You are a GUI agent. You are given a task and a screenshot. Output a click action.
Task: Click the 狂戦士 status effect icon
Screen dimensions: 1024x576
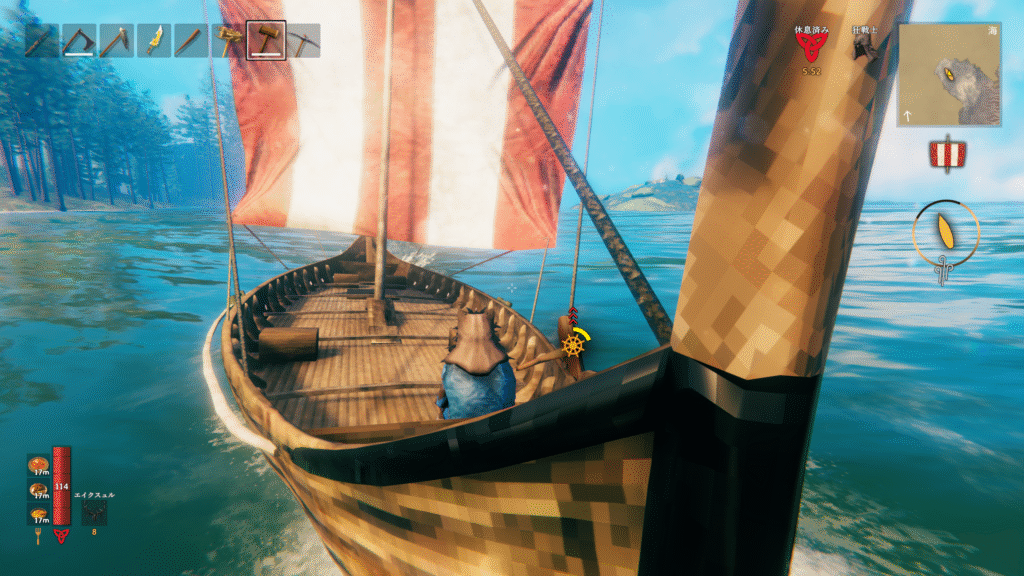tap(864, 46)
